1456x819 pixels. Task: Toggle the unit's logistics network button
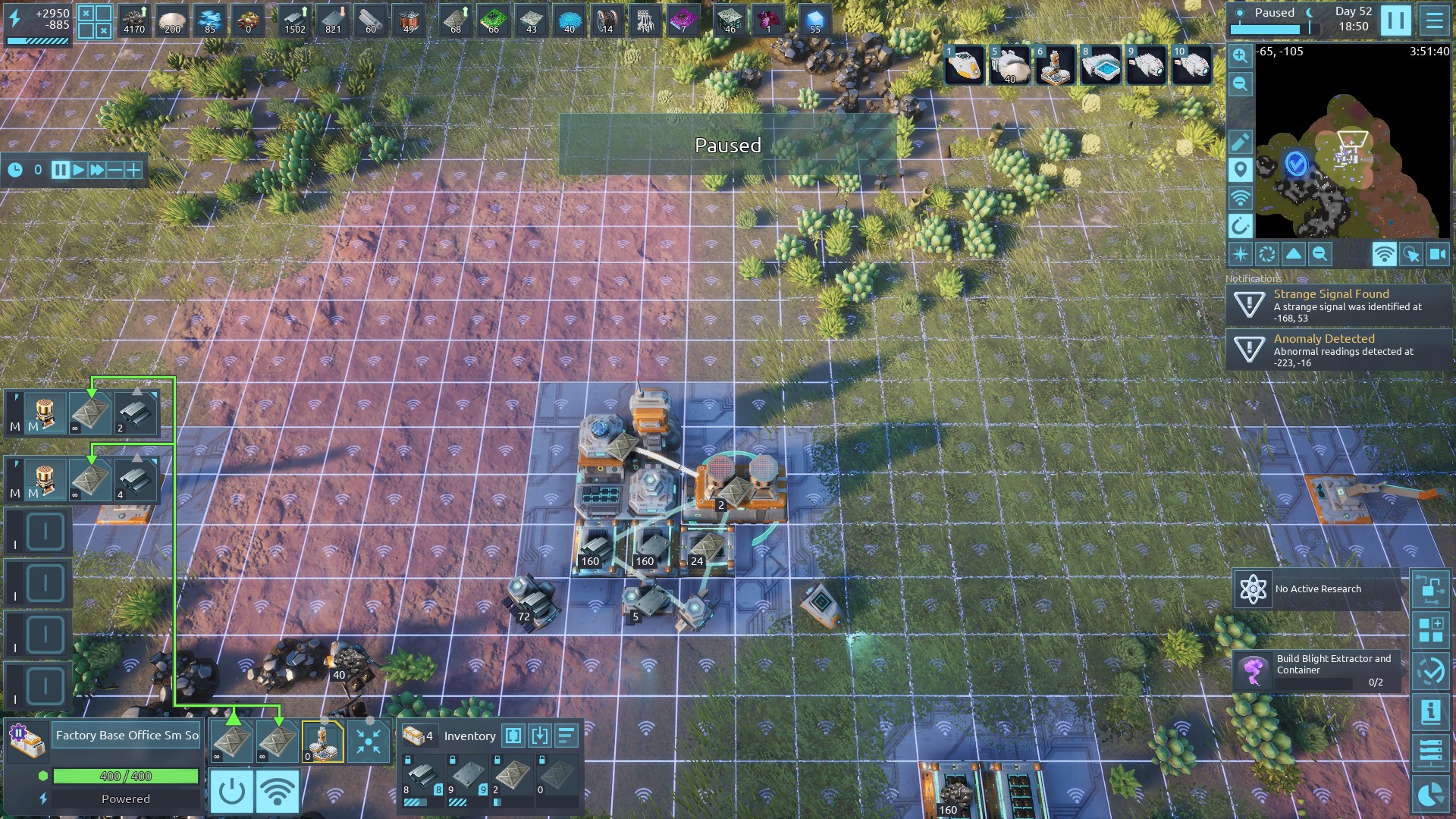click(277, 792)
